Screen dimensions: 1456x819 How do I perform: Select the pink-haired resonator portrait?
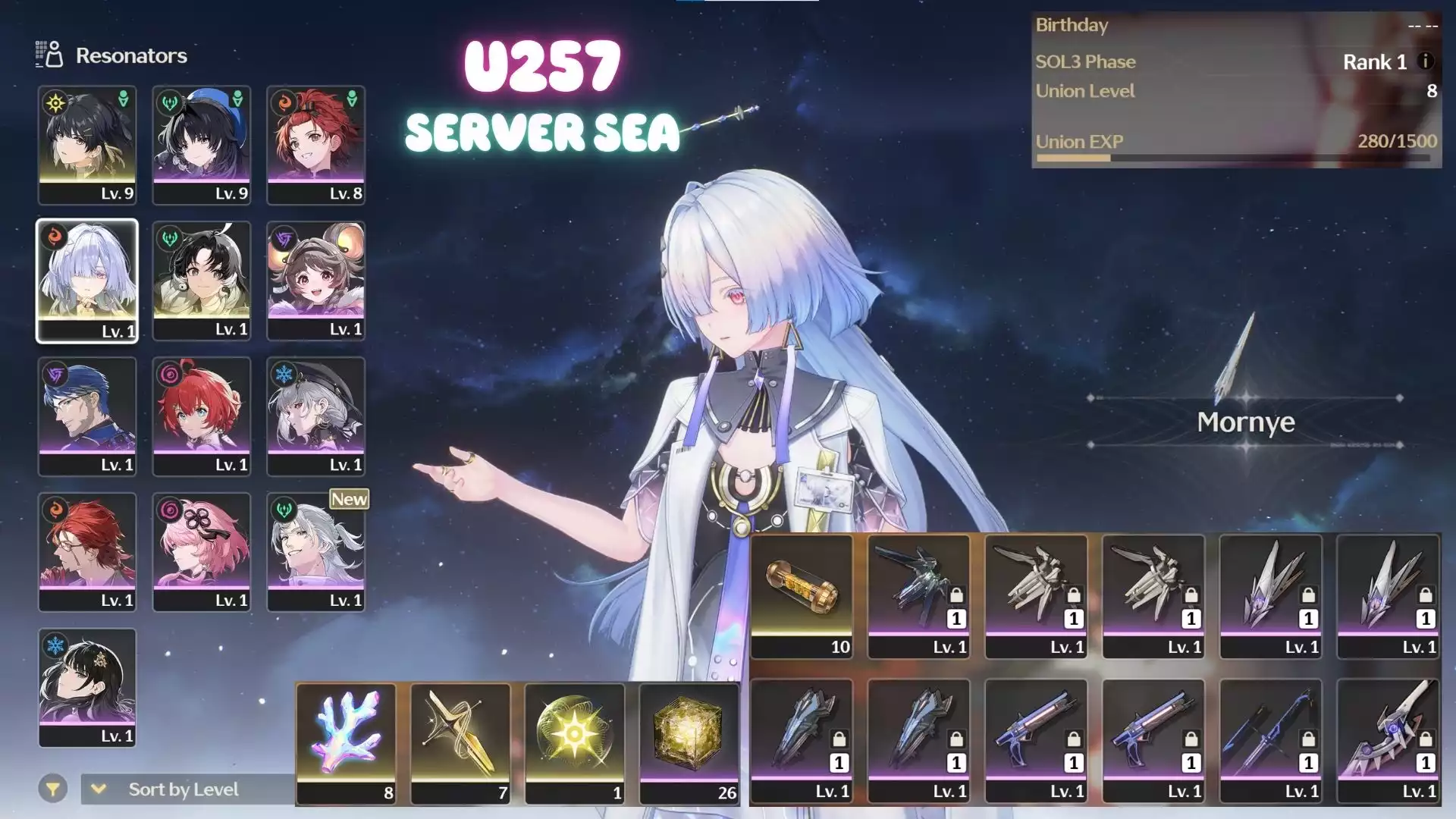202,552
